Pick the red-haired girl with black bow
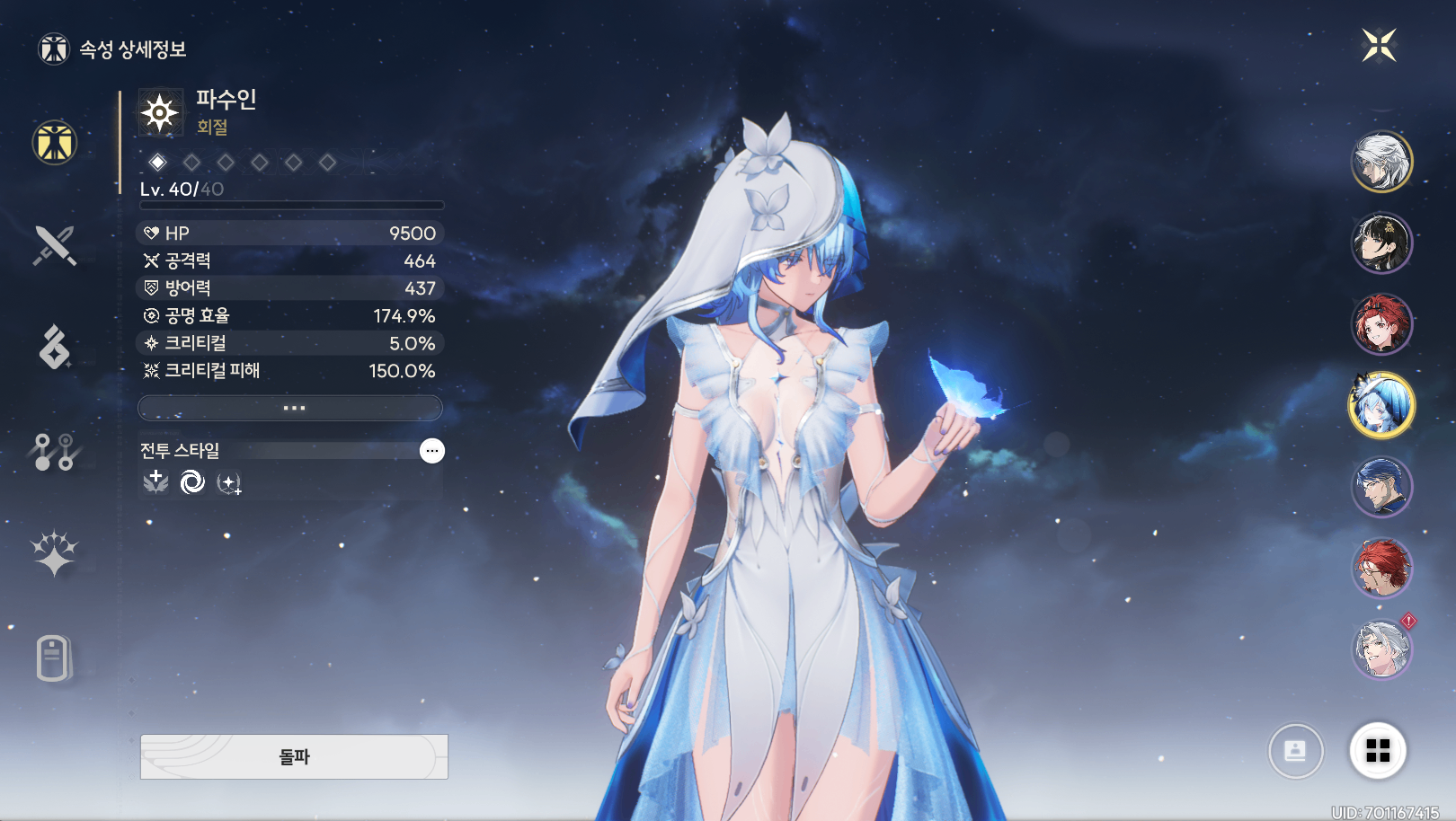 1381,324
